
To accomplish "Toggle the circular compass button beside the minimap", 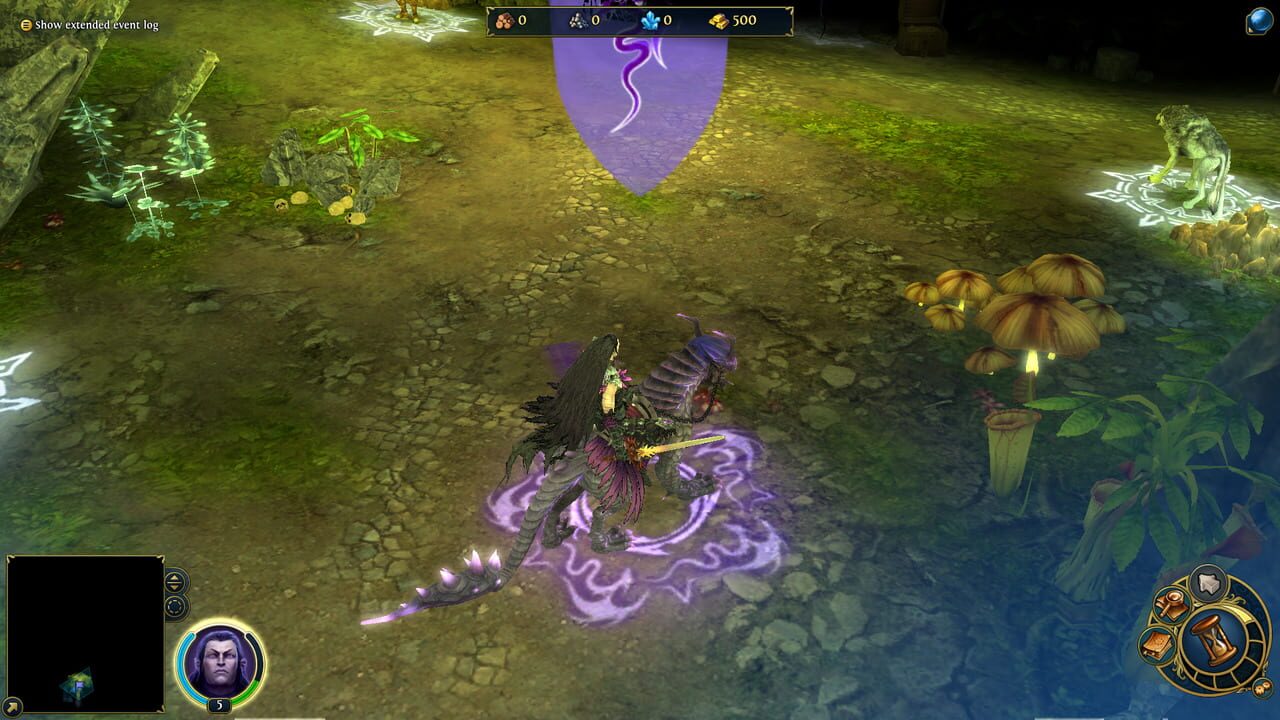I will (174, 606).
